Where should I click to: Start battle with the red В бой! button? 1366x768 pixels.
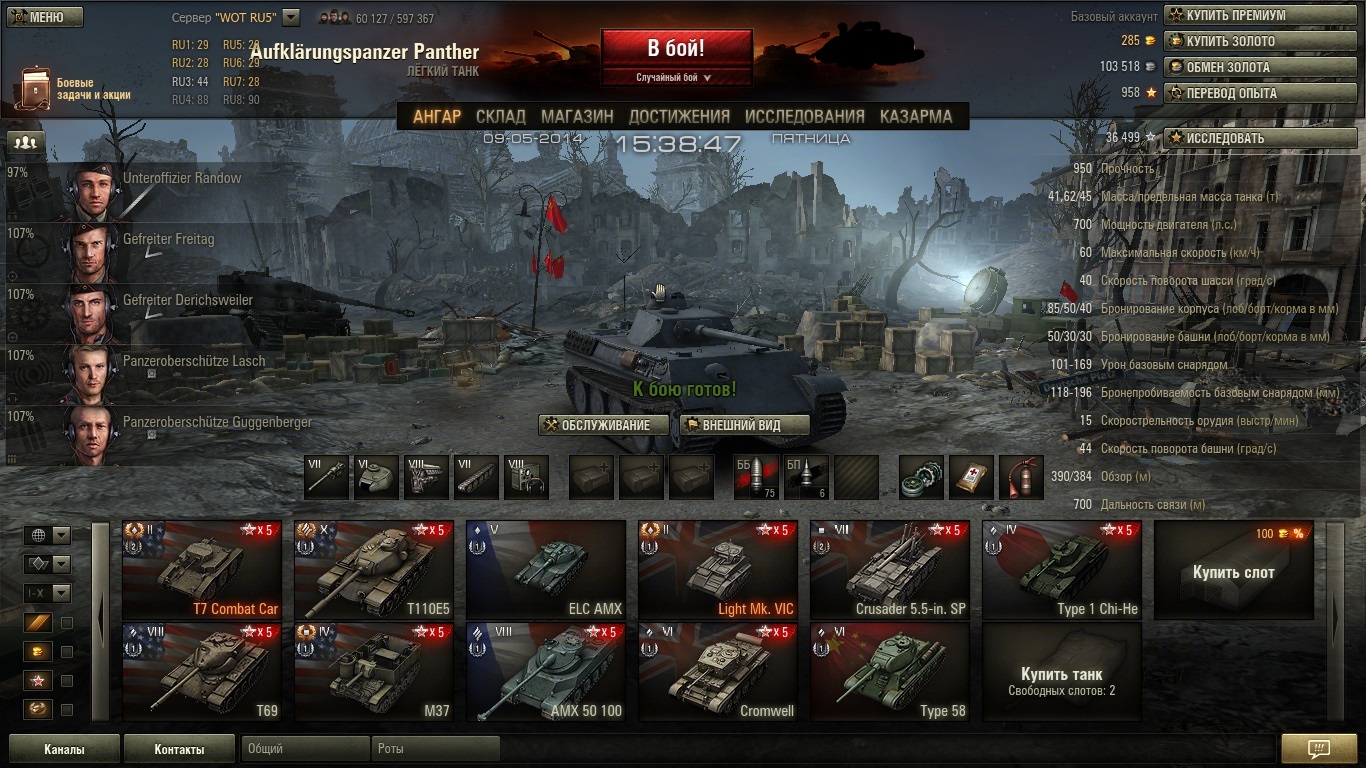pyautogui.click(x=676, y=48)
